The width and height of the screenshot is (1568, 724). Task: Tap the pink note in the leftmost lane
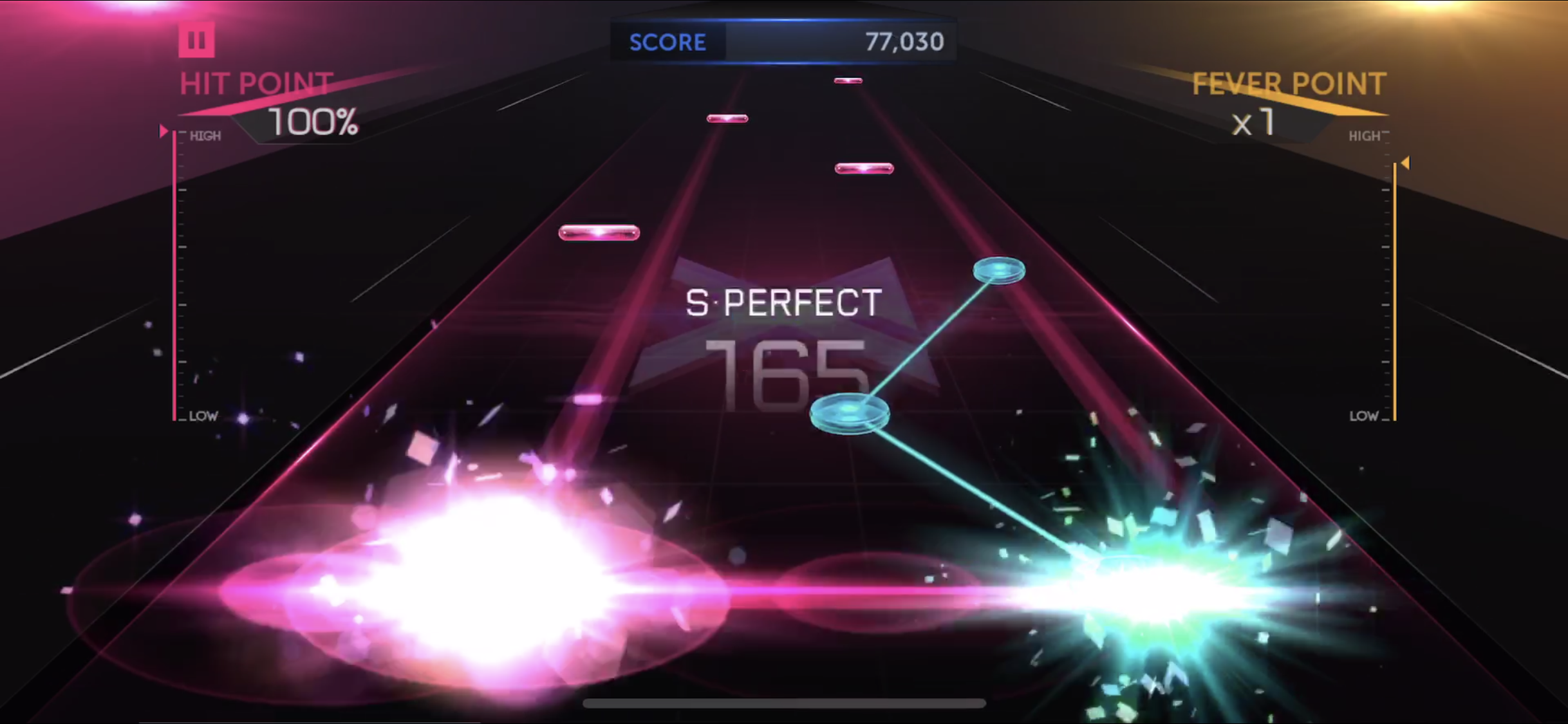click(599, 232)
